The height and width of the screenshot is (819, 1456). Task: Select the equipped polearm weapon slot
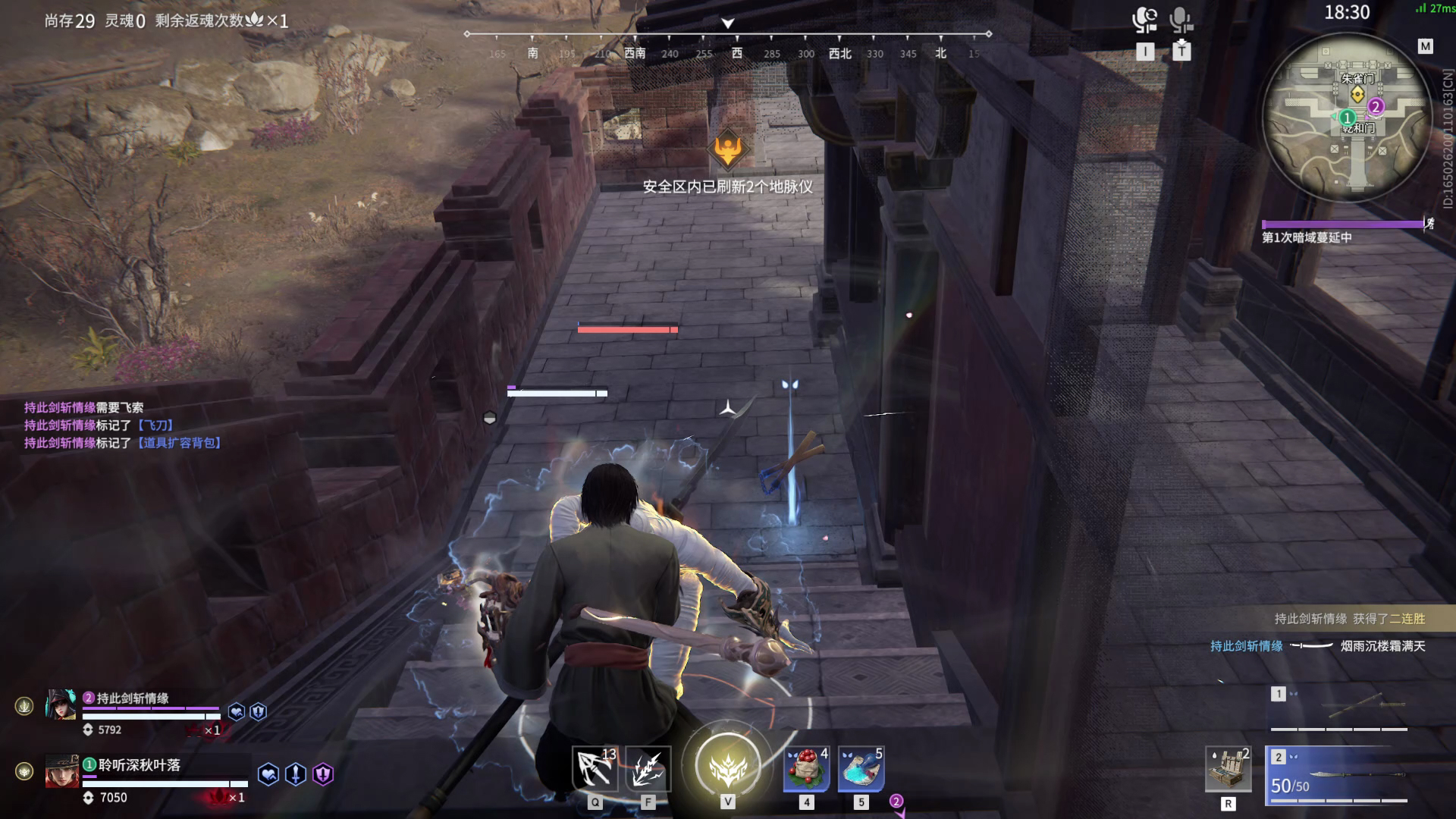[1339, 773]
